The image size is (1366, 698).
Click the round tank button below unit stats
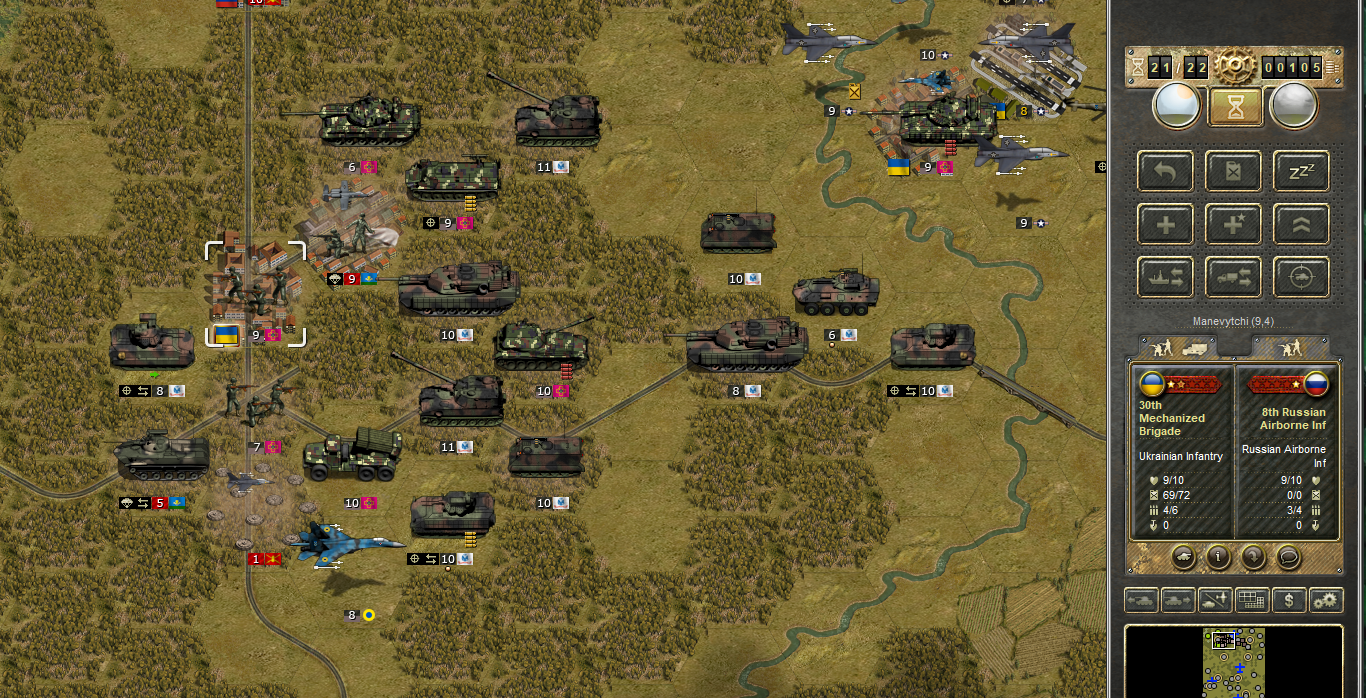click(x=1183, y=556)
